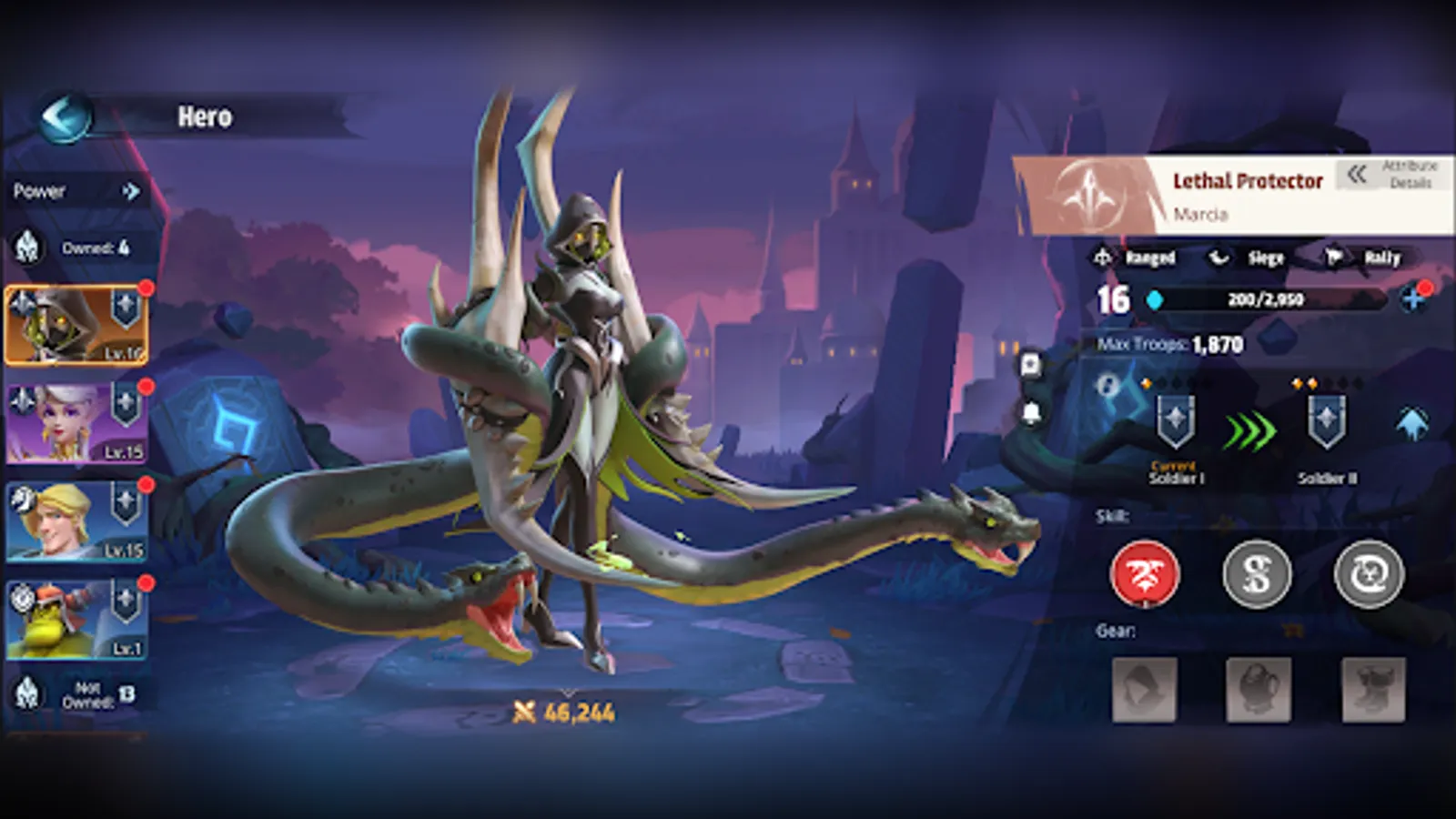Show the info icon near soldier rank
The width and height of the screenshot is (1456, 819).
click(1107, 386)
